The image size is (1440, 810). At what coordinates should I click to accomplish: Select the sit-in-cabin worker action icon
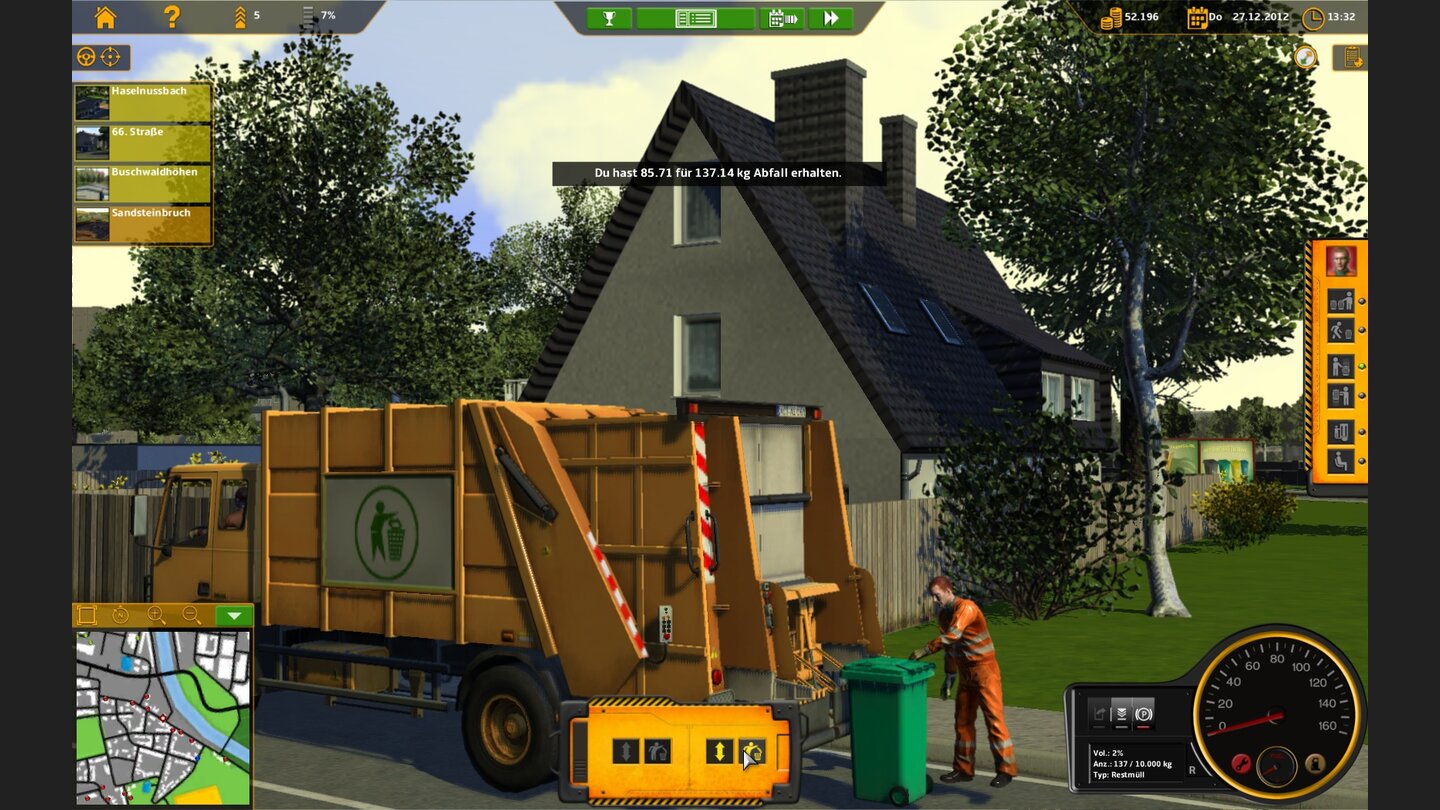[1342, 458]
